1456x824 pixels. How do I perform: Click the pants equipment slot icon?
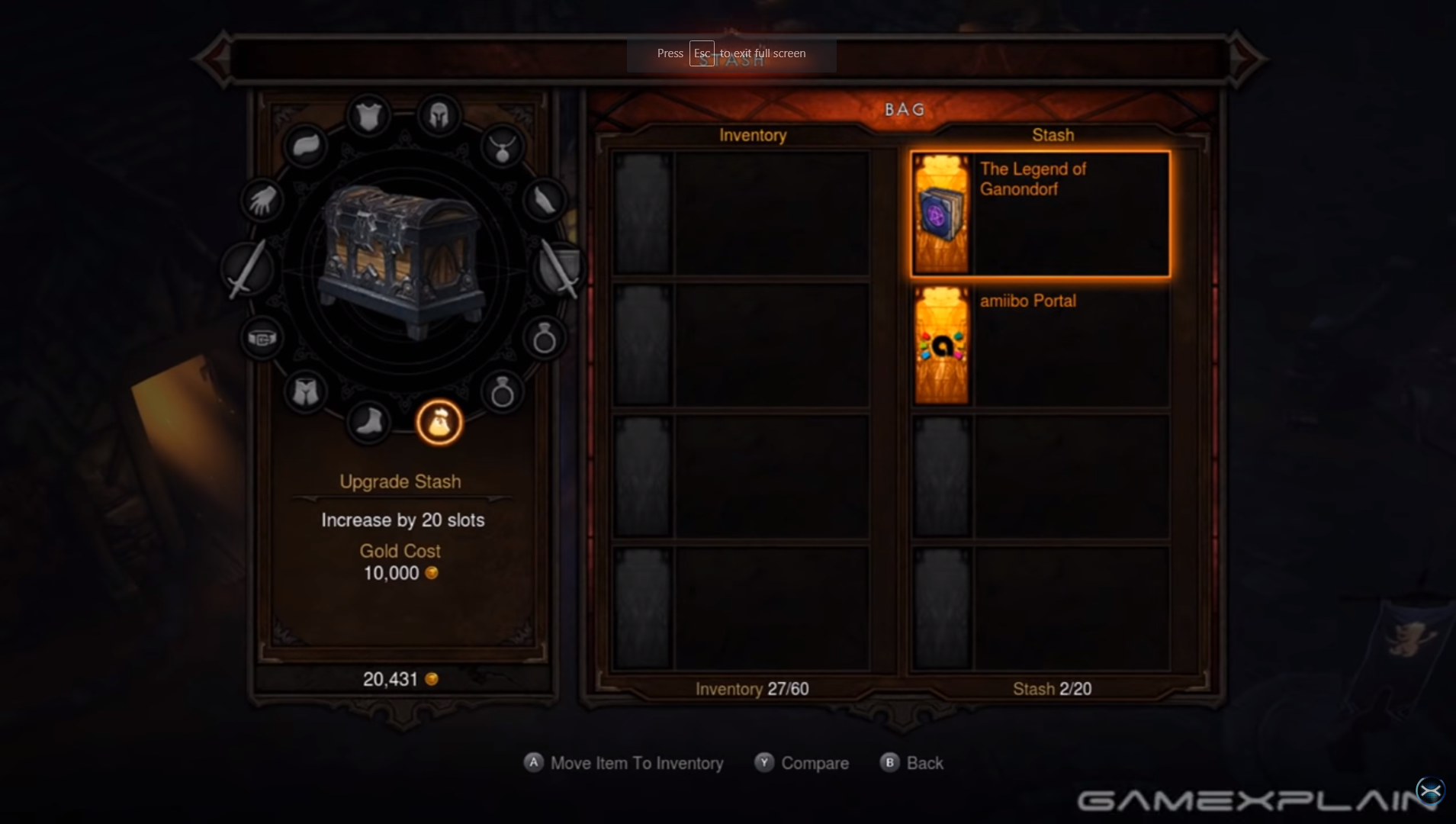(x=305, y=391)
